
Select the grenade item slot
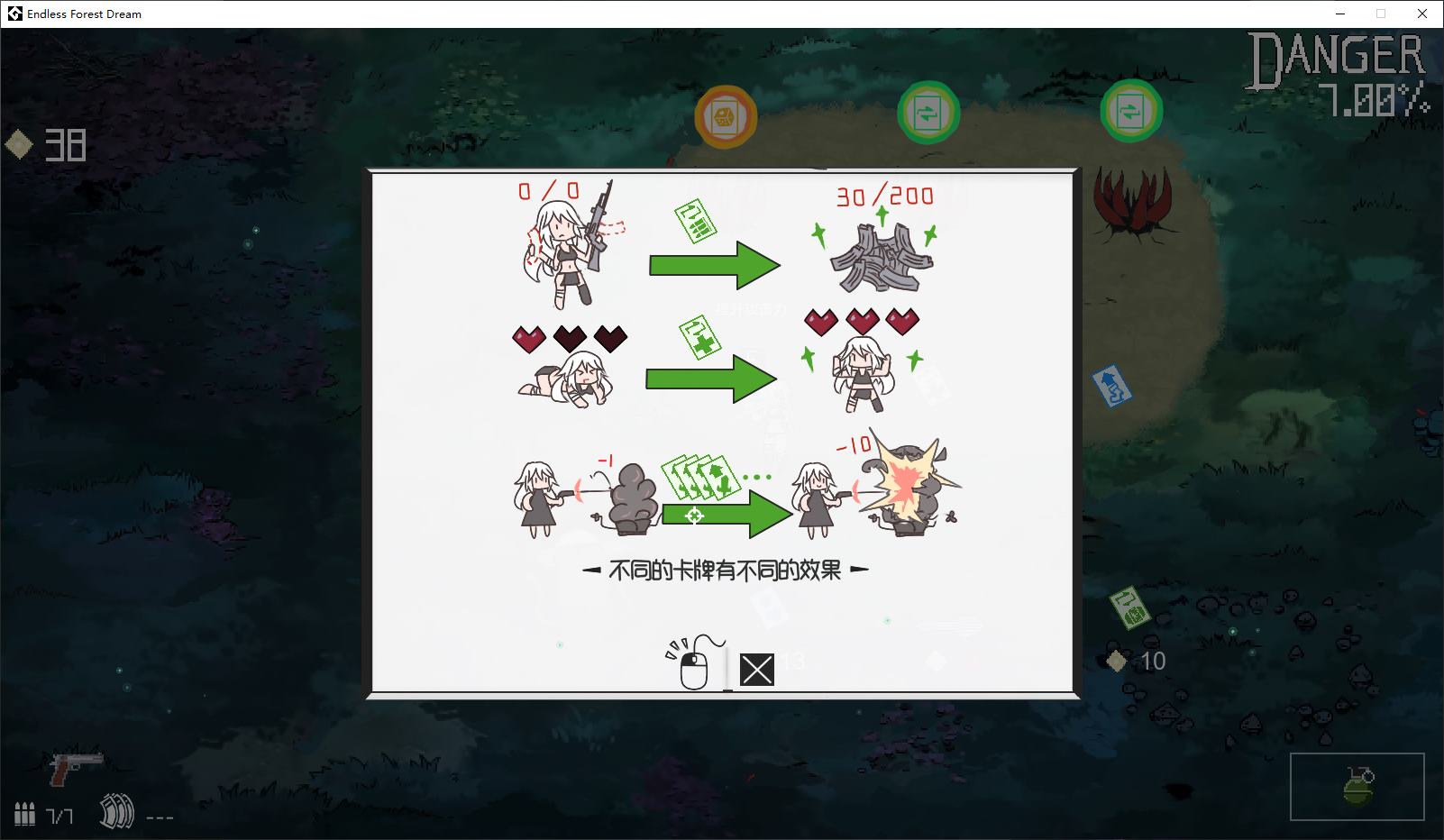(1357, 787)
